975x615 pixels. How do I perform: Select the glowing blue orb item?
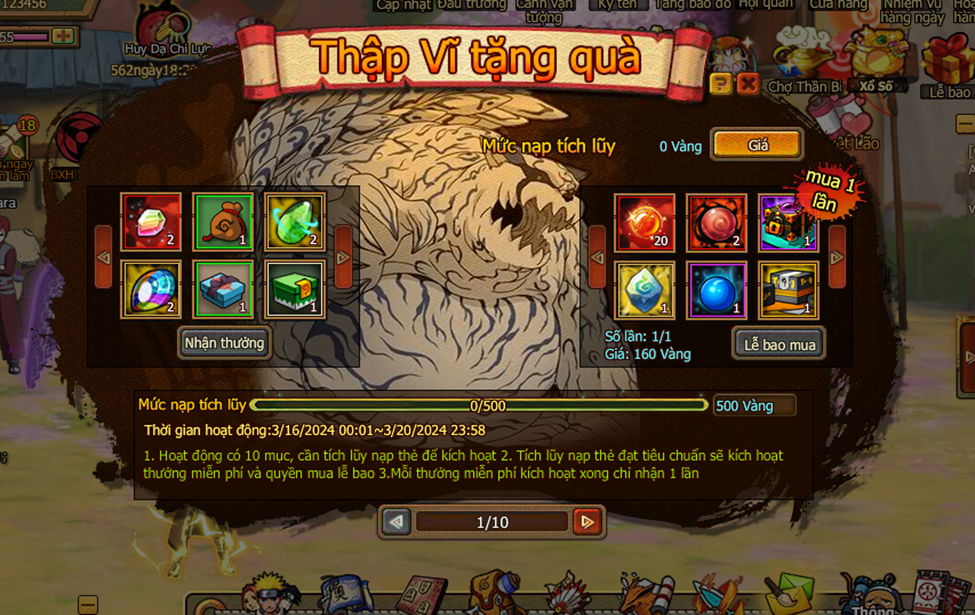pos(716,290)
